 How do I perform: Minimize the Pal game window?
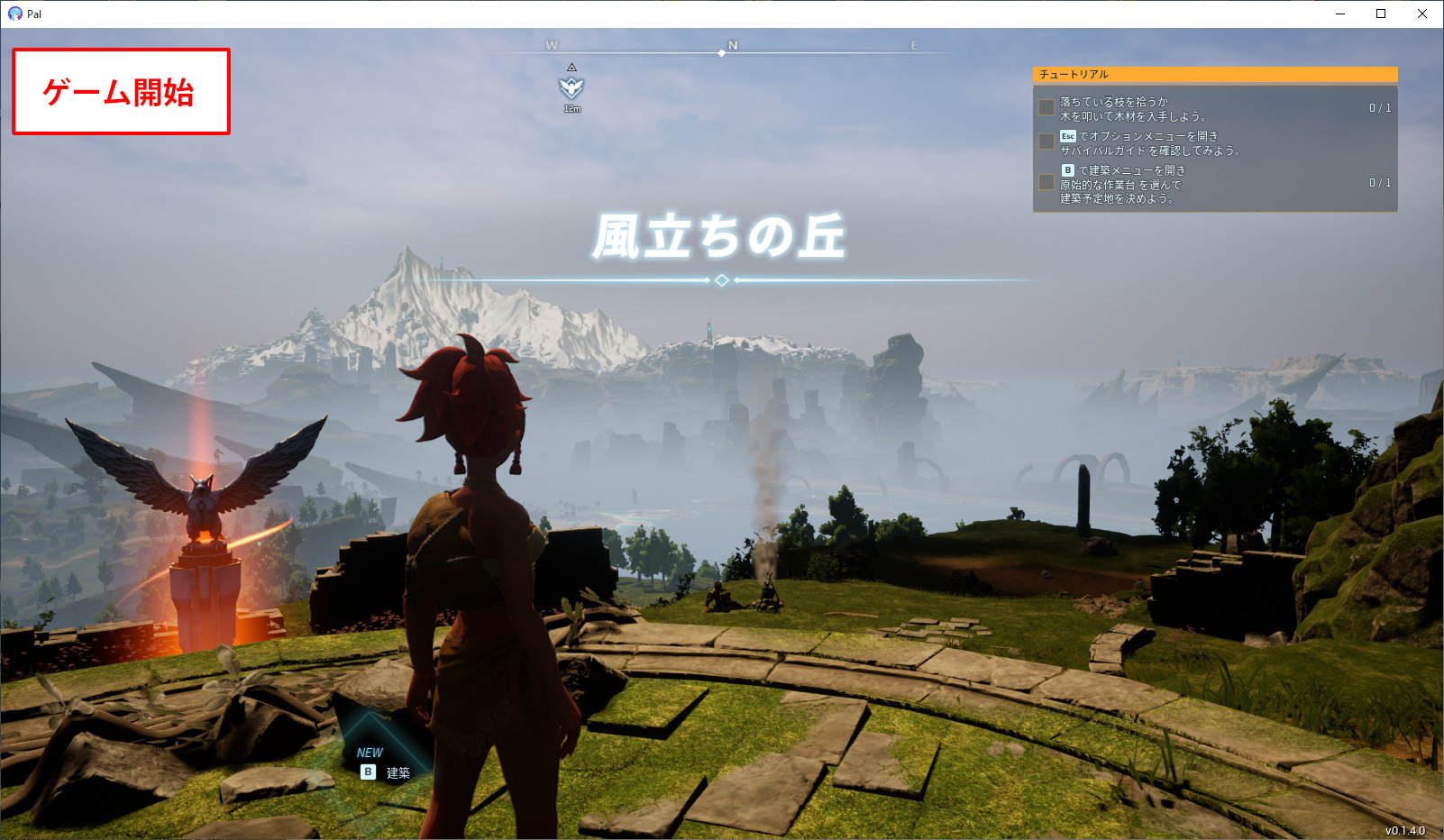(1340, 14)
